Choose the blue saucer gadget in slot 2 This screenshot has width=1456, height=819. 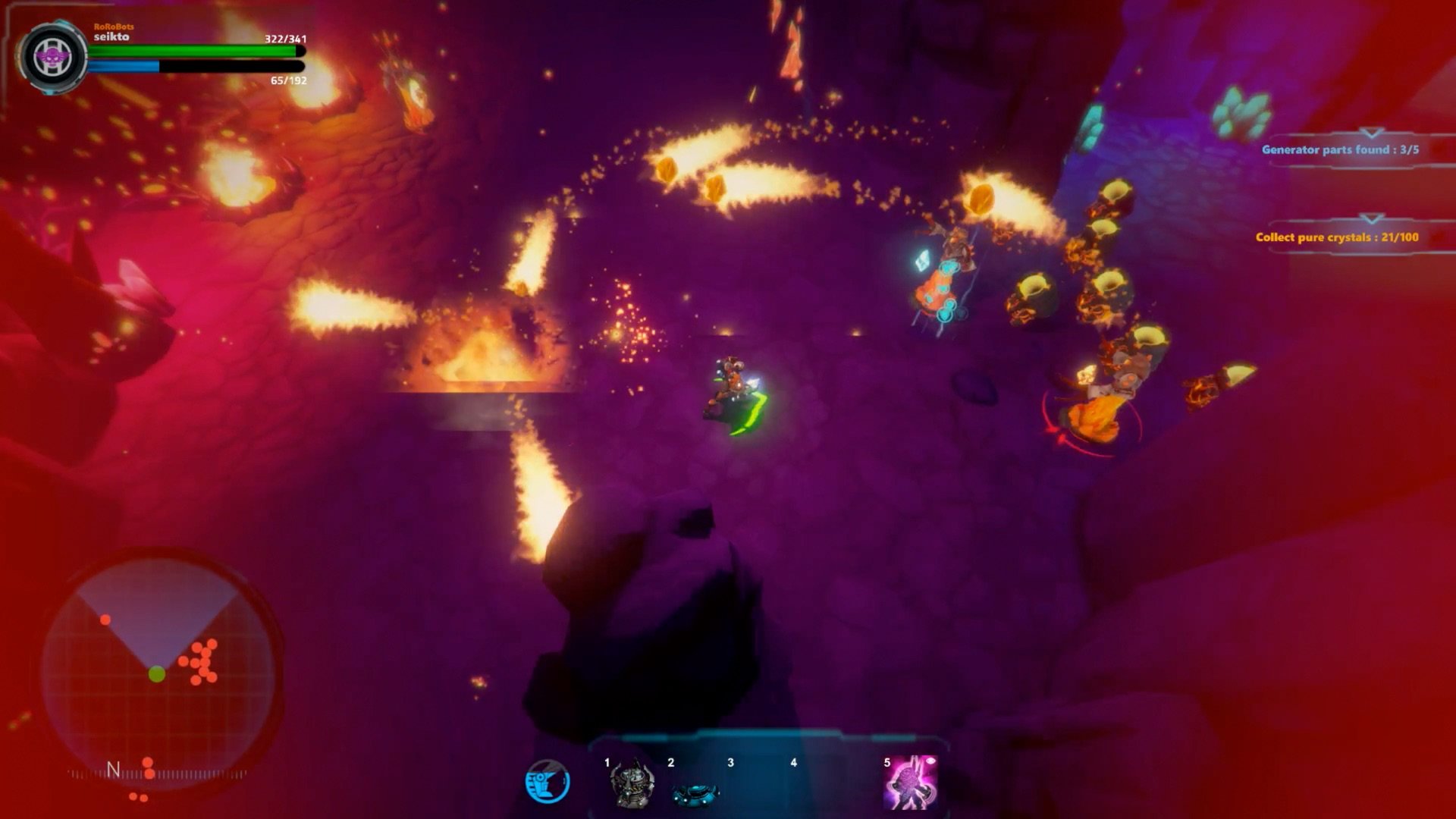(x=695, y=792)
